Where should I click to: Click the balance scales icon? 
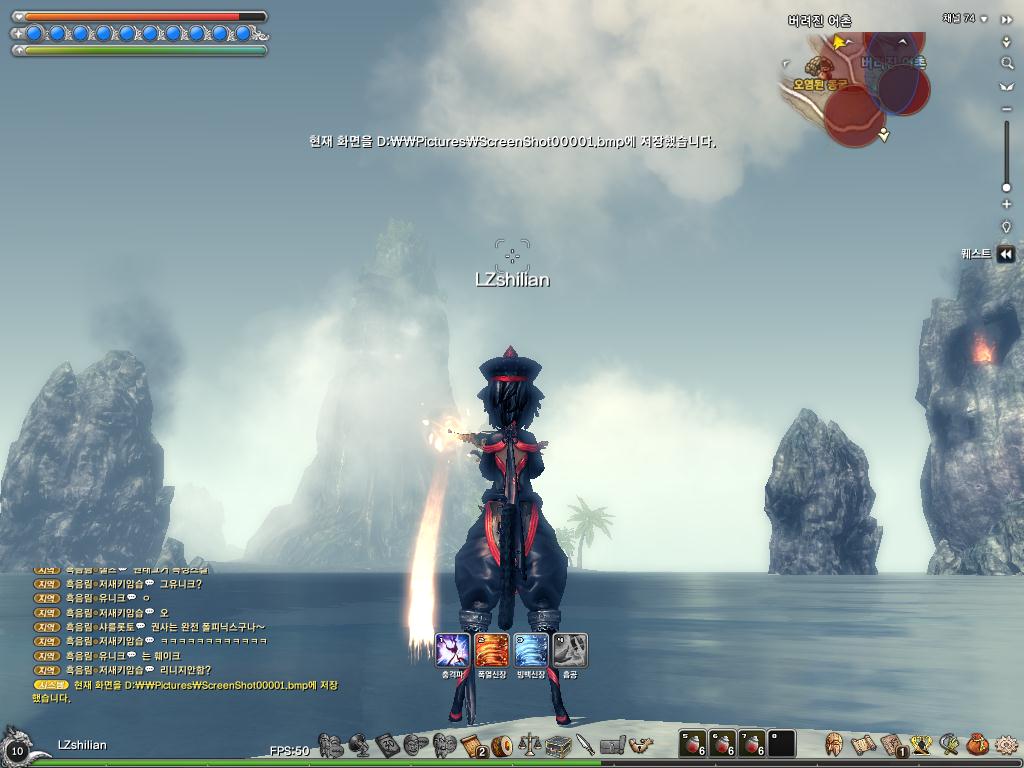tap(530, 745)
